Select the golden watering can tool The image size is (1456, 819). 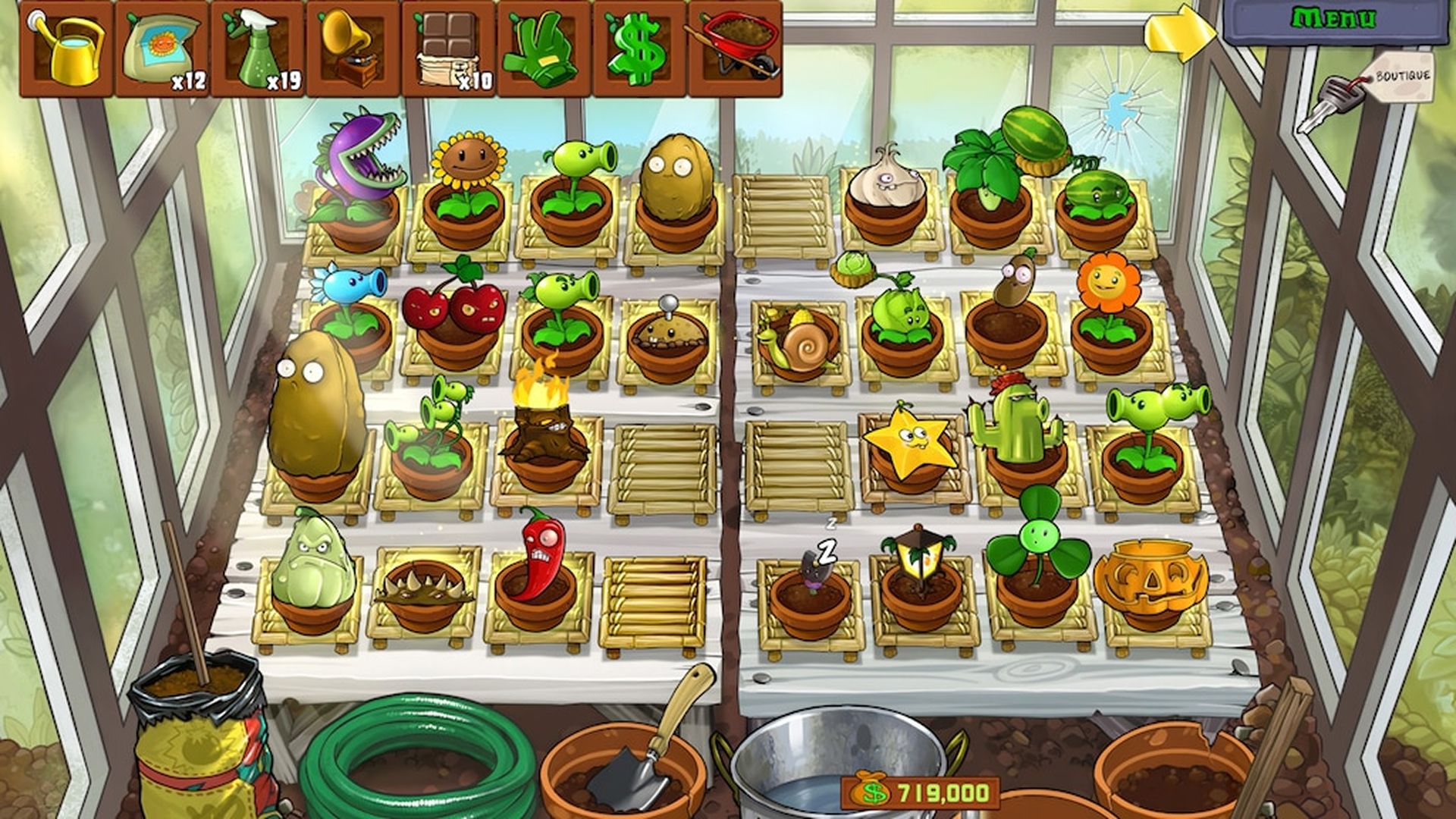pyautogui.click(x=67, y=49)
